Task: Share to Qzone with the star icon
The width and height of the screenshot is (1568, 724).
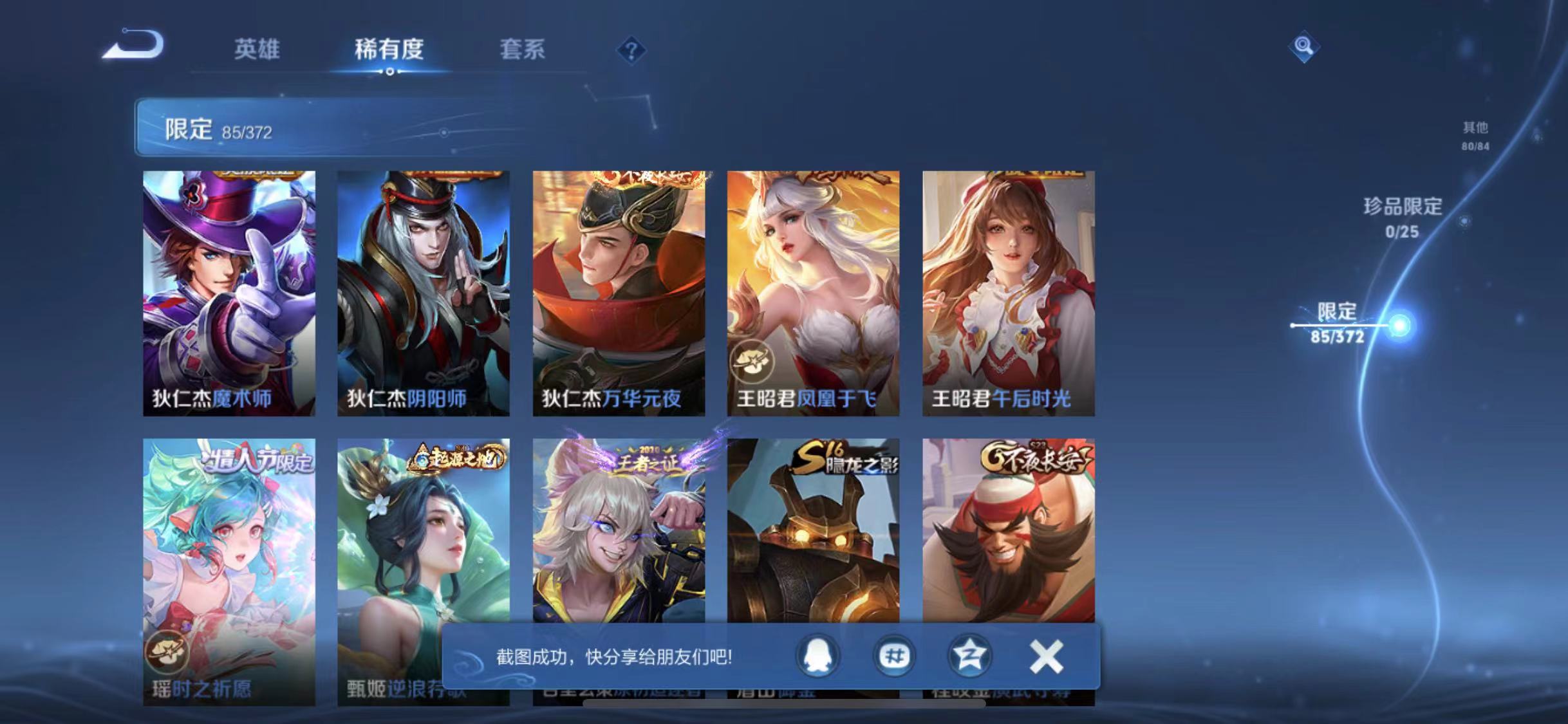Action: pyautogui.click(x=971, y=656)
